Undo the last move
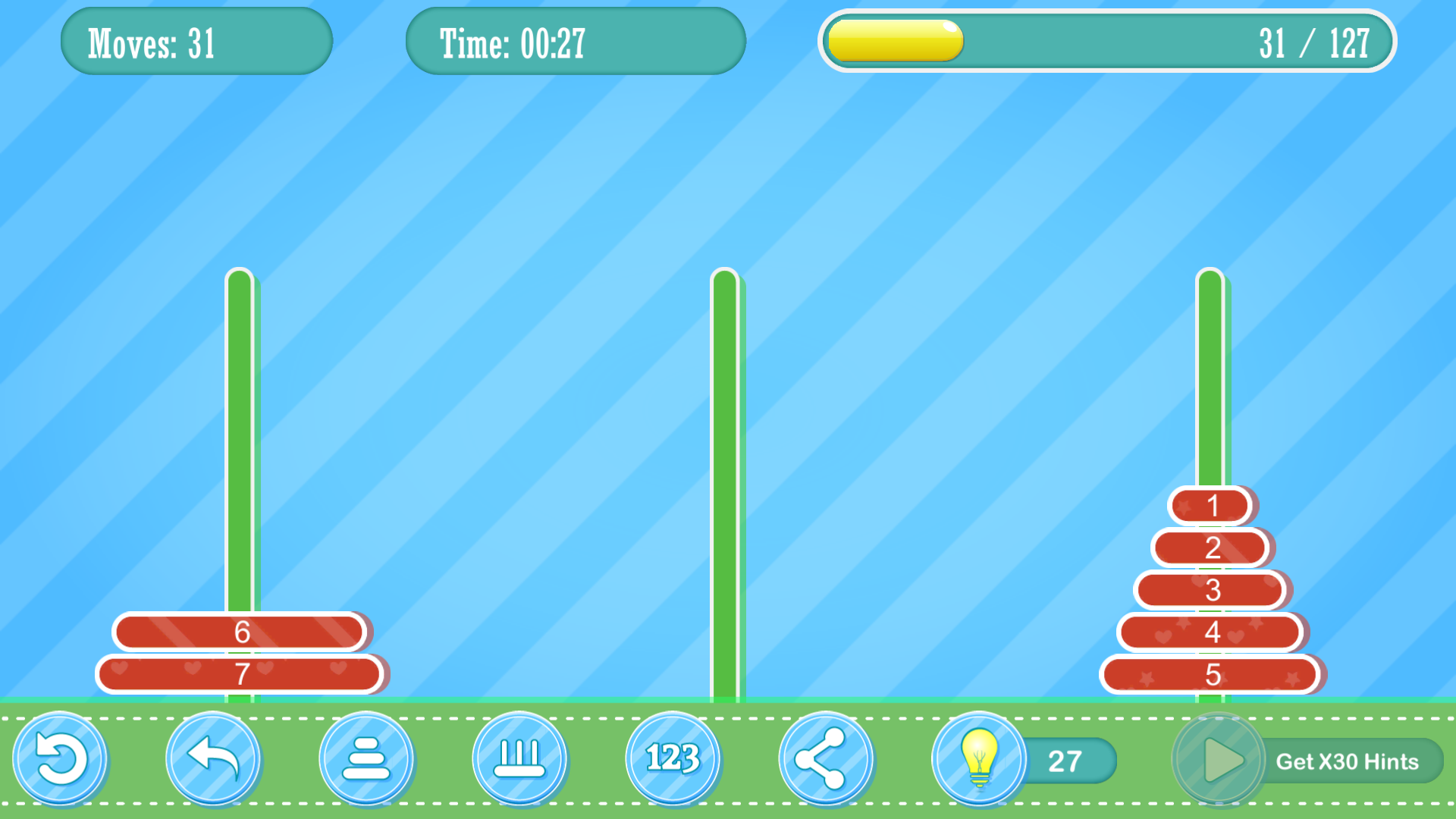Image resolution: width=1456 pixels, height=819 pixels. tap(214, 760)
